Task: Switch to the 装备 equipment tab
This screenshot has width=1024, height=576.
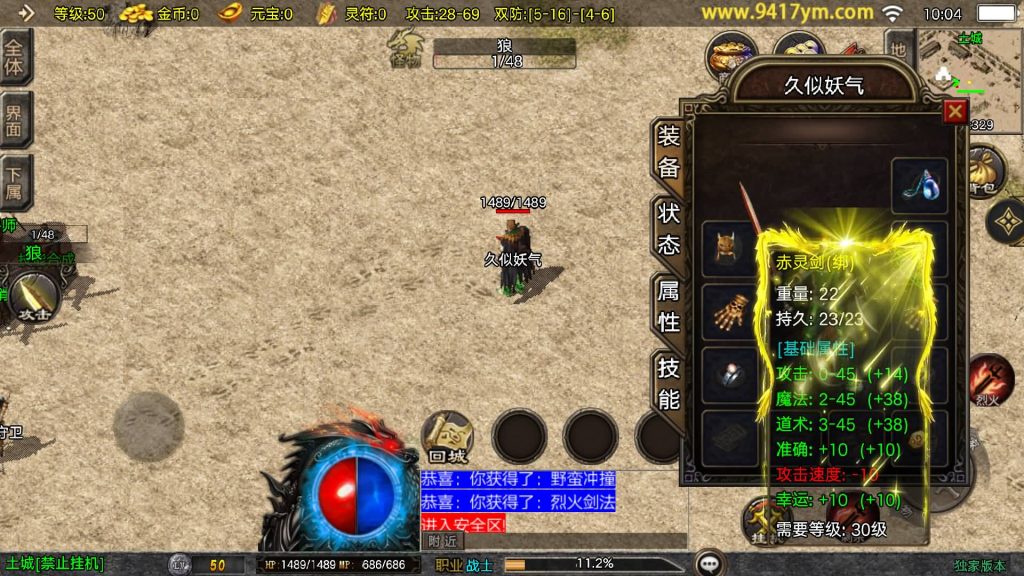Action: 669,152
